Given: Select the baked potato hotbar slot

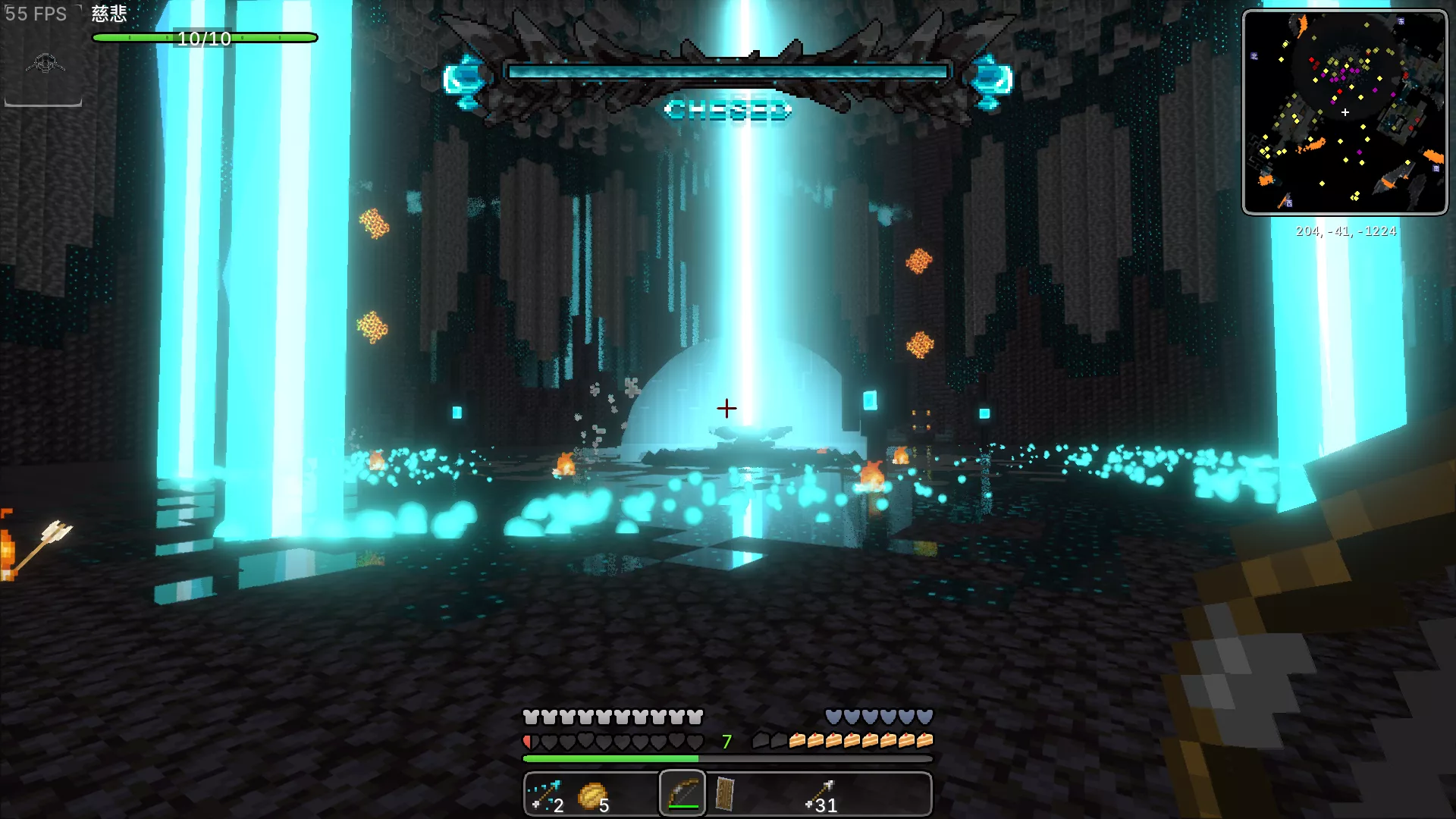Looking at the screenshot, I should click(x=592, y=795).
